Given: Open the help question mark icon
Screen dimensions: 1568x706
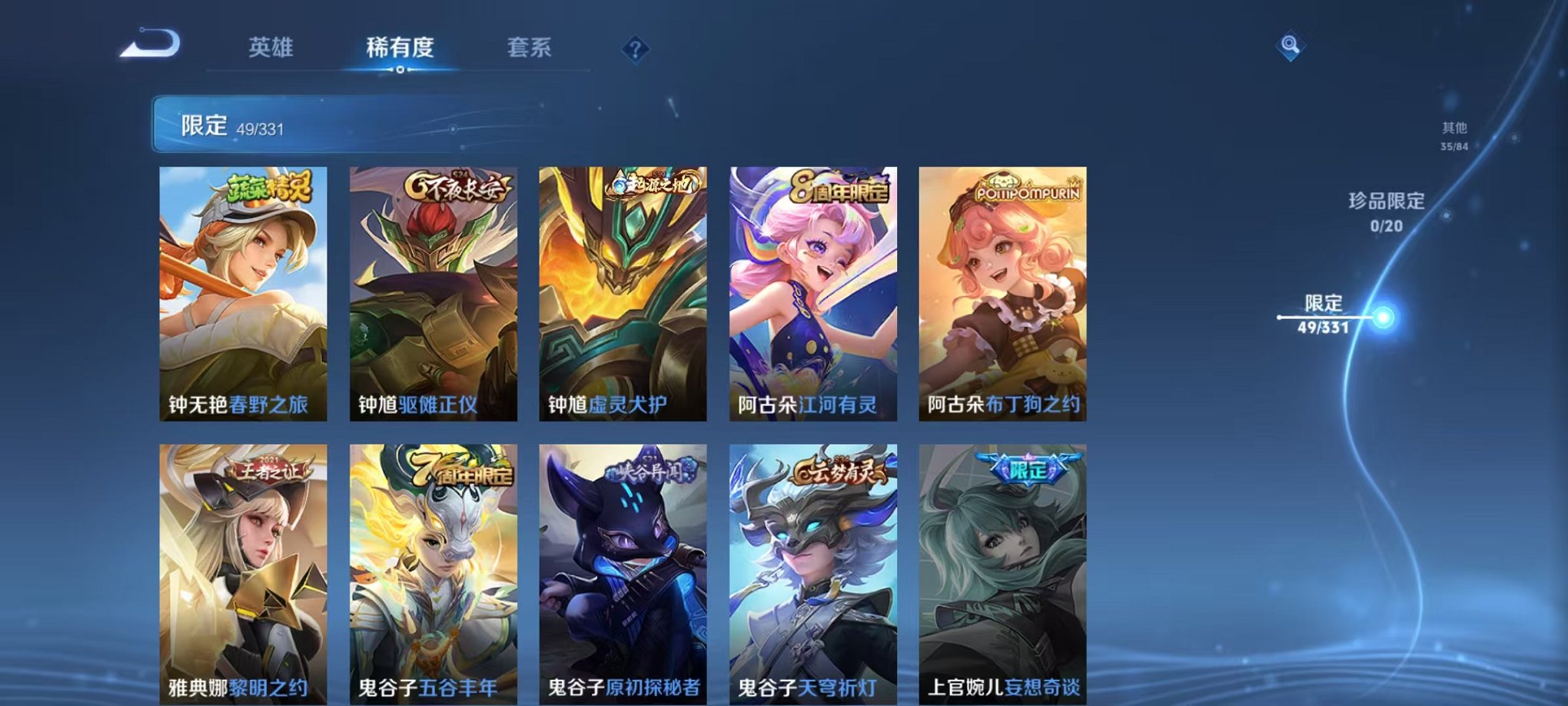Looking at the screenshot, I should 633,48.
